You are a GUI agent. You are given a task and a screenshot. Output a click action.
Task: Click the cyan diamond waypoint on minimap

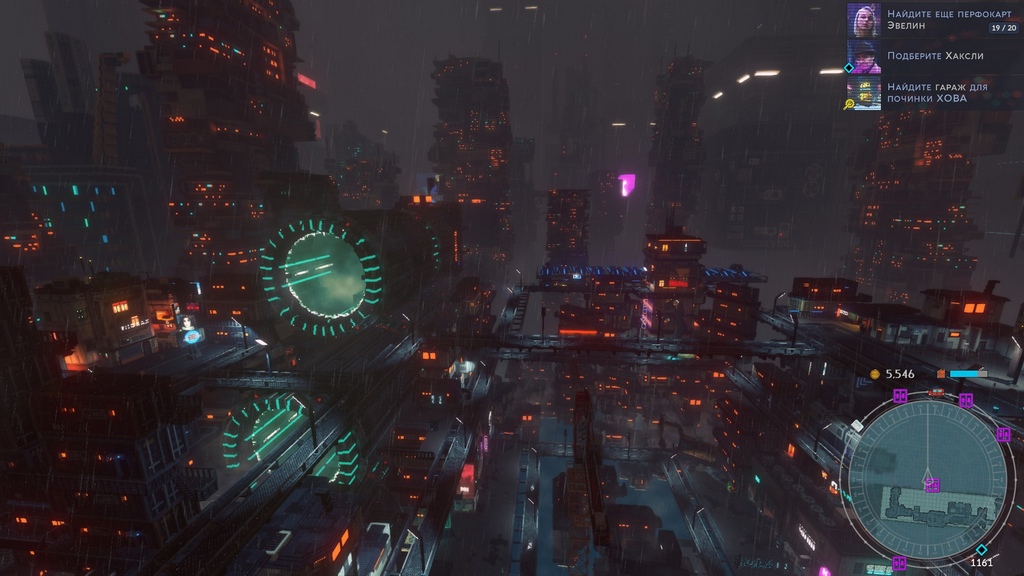pyautogui.click(x=981, y=549)
